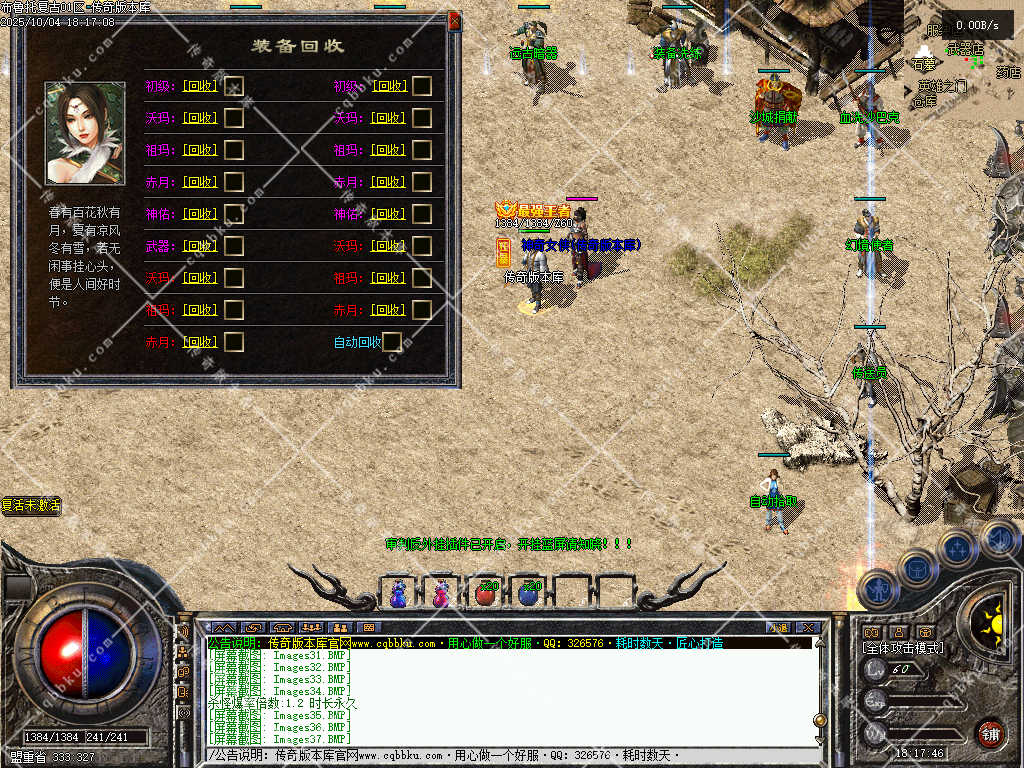Click the chat log's scroll-down arrow
The height and width of the screenshot is (768, 1024).
(820, 739)
